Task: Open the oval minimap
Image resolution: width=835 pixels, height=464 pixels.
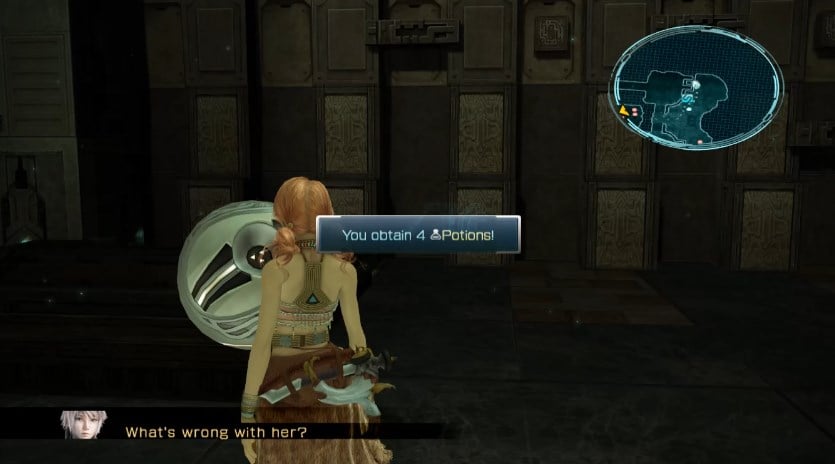Action: coord(697,88)
